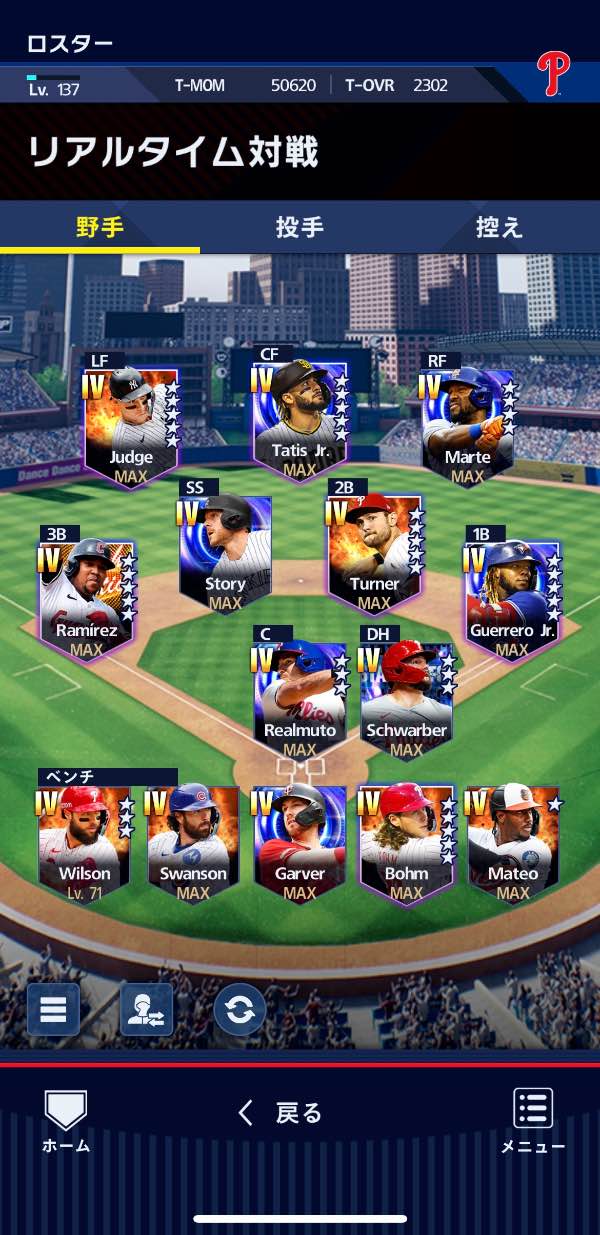The height and width of the screenshot is (1235, 600).
Task: Click the list view icon button
Action: pos(53,1009)
